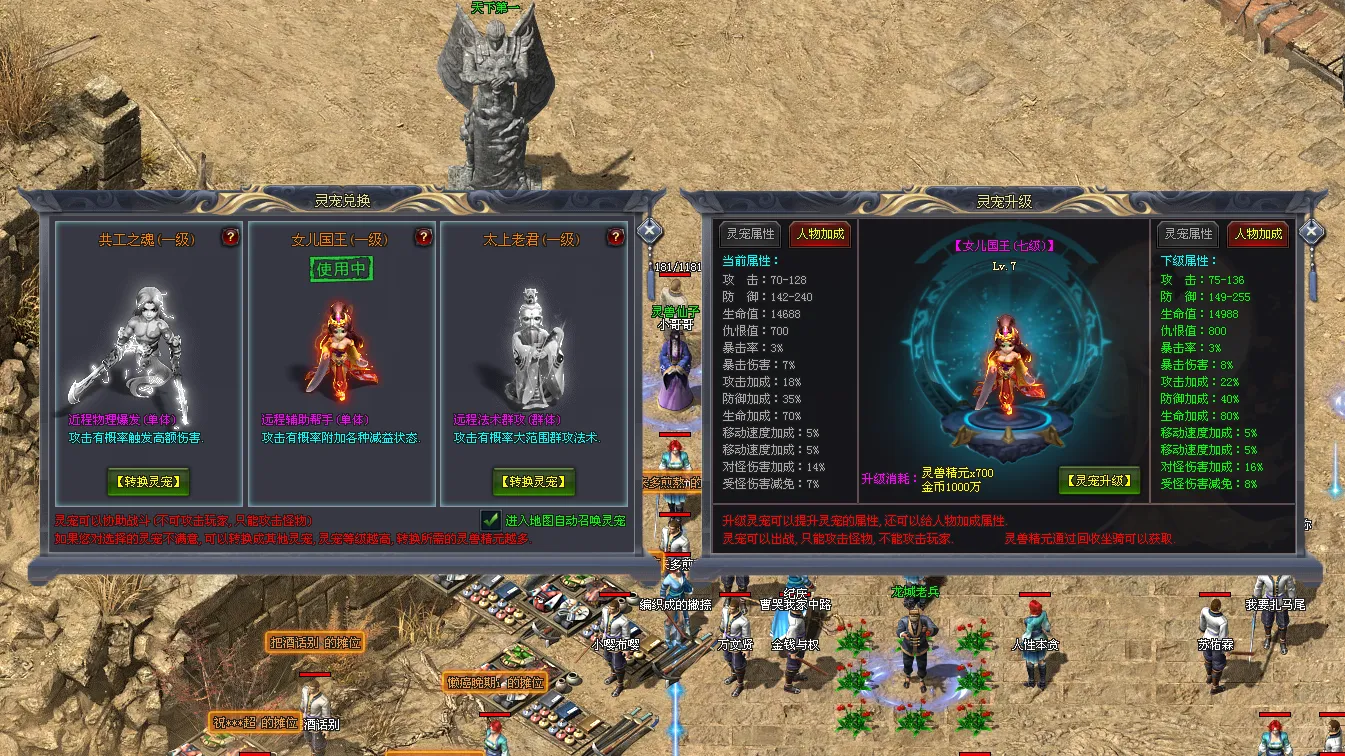Select the red 人物加成 tab on the right
Image resolution: width=1345 pixels, height=756 pixels.
coord(1258,235)
